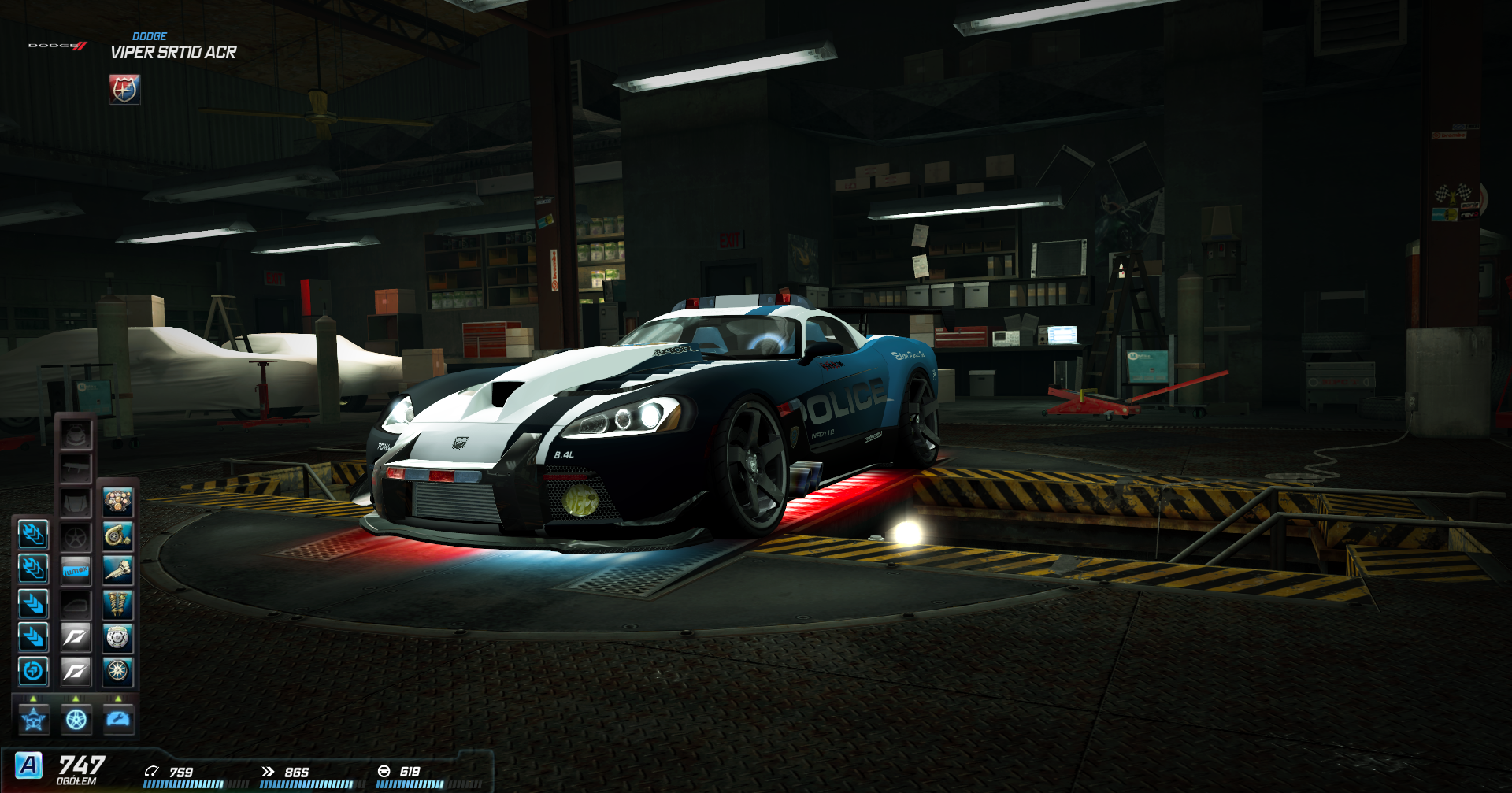Select the circular arrow skill mod slot
Screen dimensions: 1512x793
(33, 671)
